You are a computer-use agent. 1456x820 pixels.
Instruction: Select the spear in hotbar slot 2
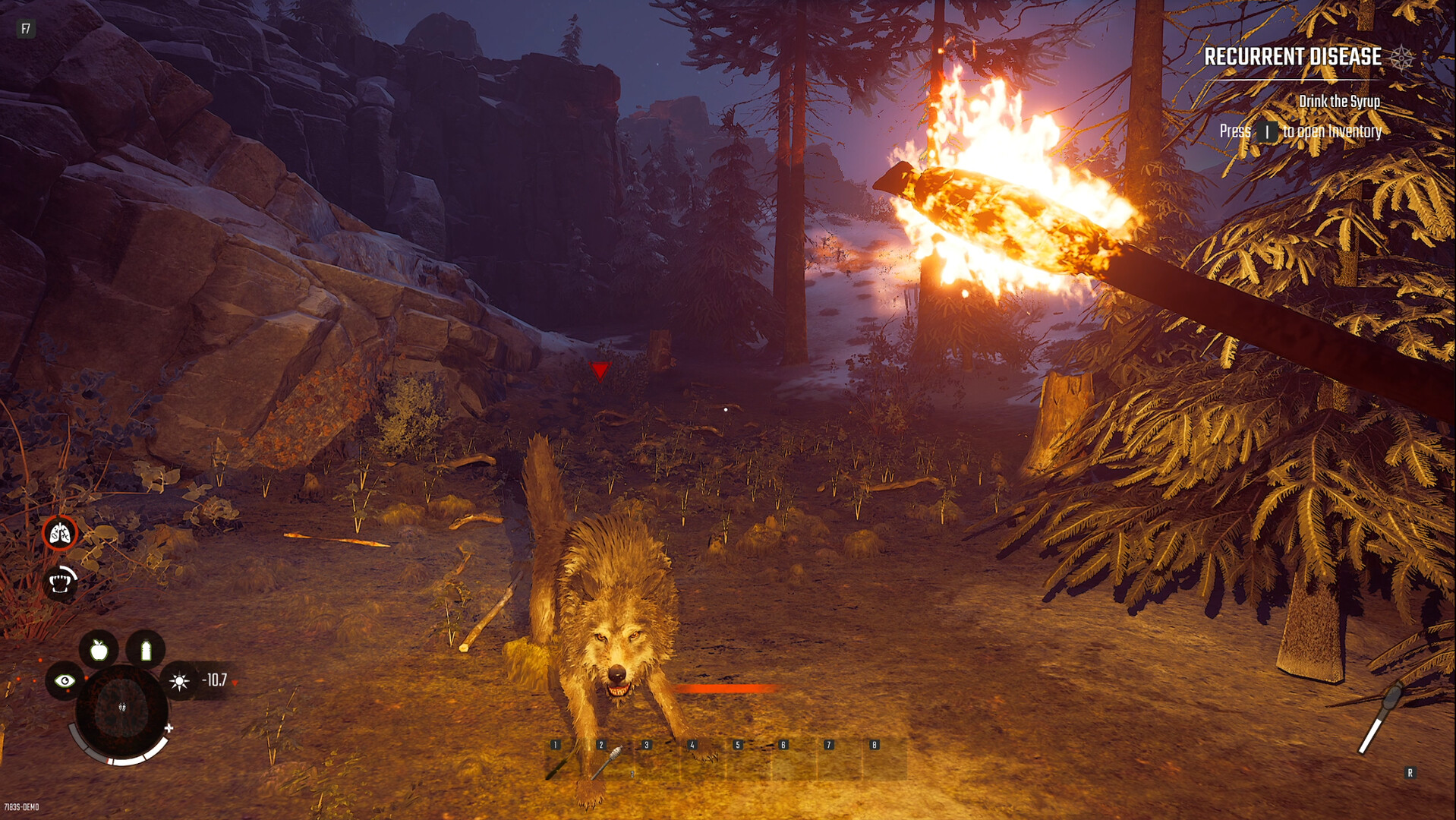[605, 761]
